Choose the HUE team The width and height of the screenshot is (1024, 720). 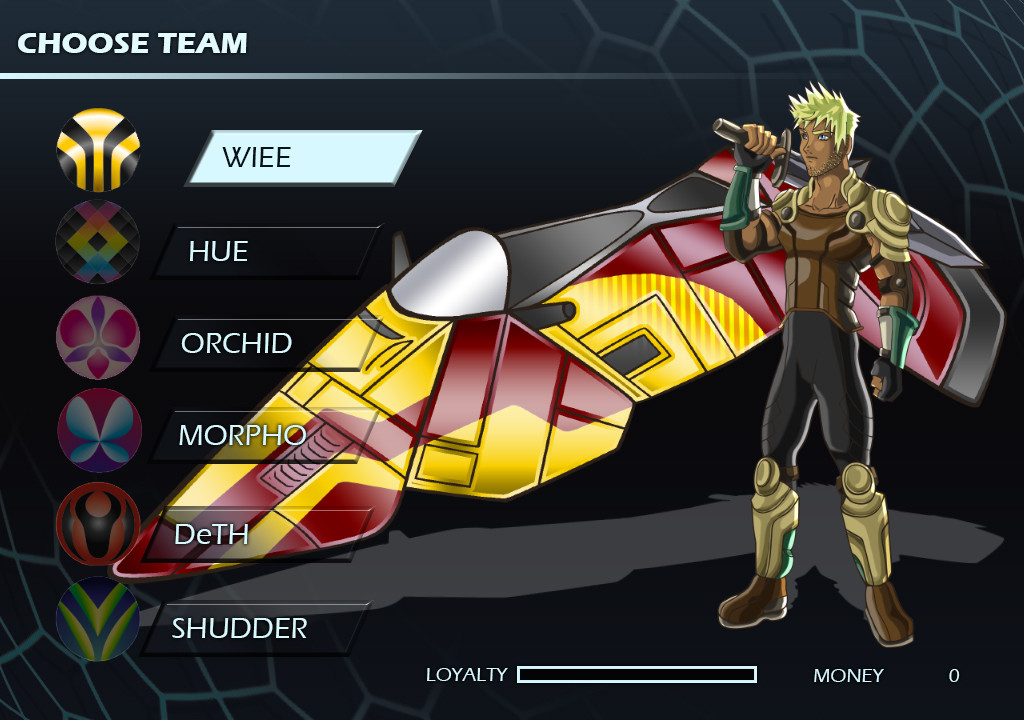[267, 251]
